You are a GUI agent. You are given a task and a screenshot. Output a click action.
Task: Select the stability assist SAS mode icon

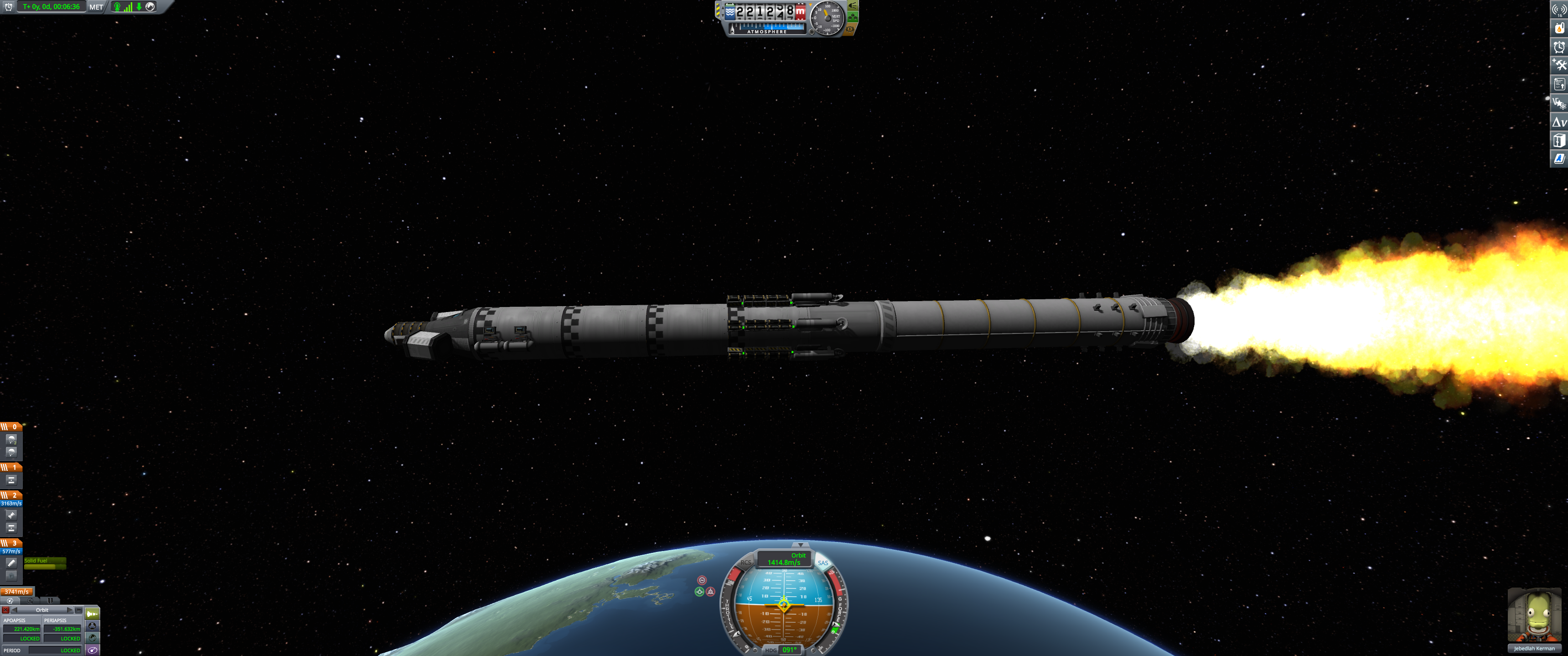tap(702, 580)
